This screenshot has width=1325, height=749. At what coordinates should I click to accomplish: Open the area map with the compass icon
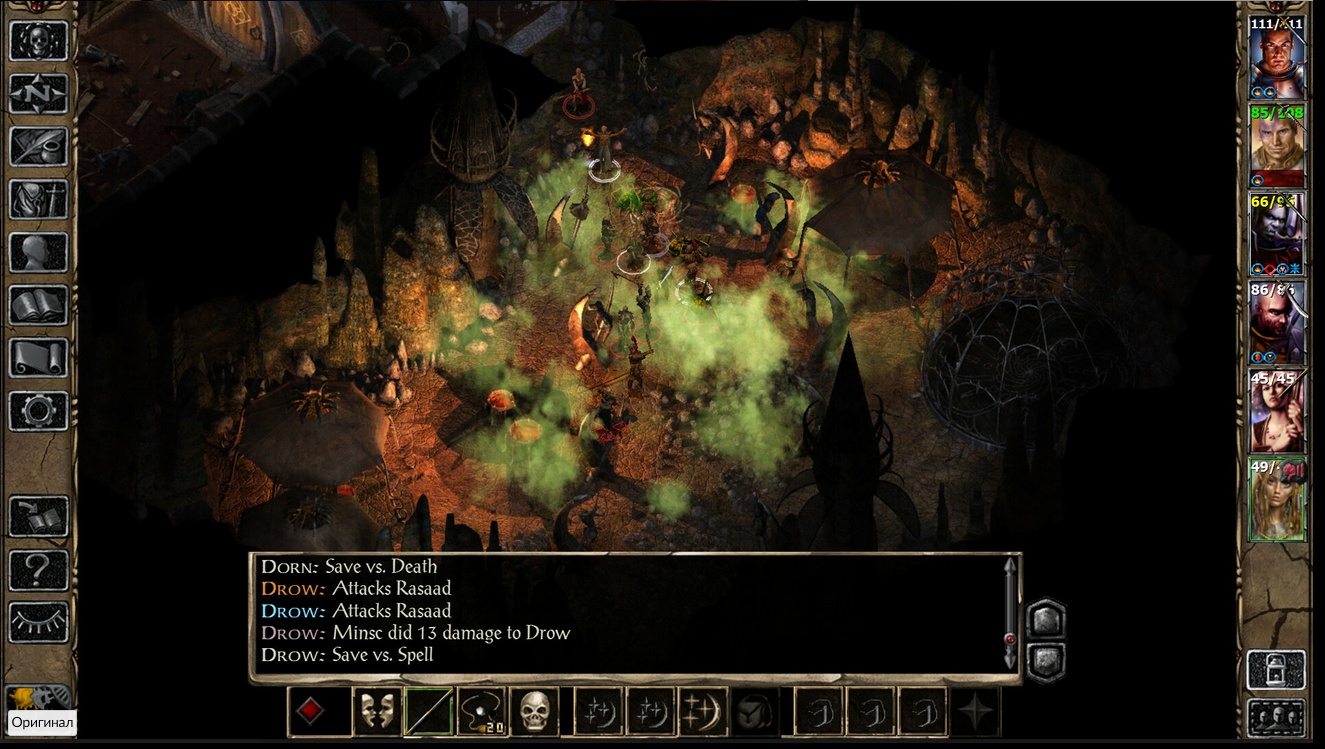39,93
